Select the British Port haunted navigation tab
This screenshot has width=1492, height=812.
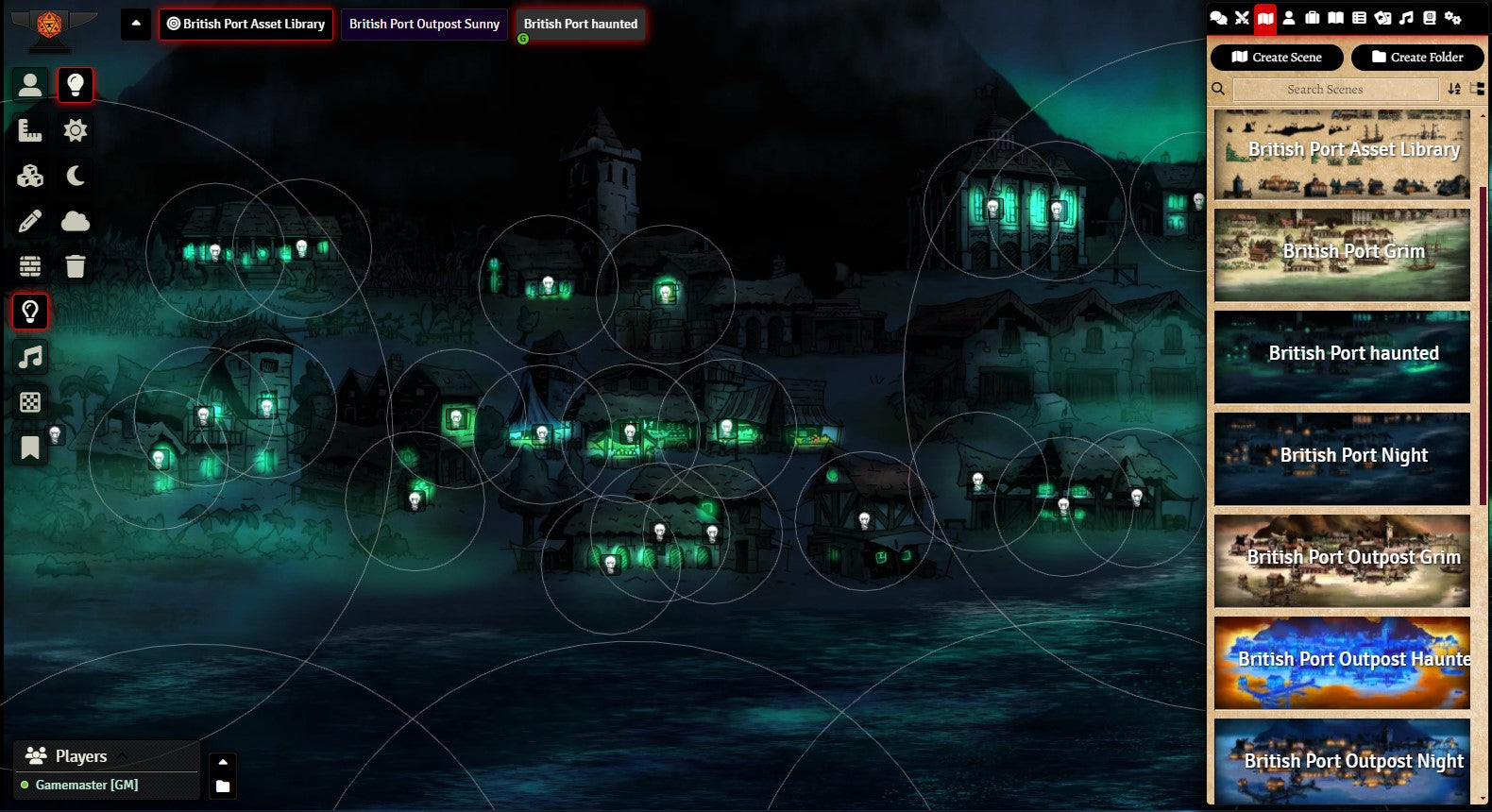[x=581, y=25]
